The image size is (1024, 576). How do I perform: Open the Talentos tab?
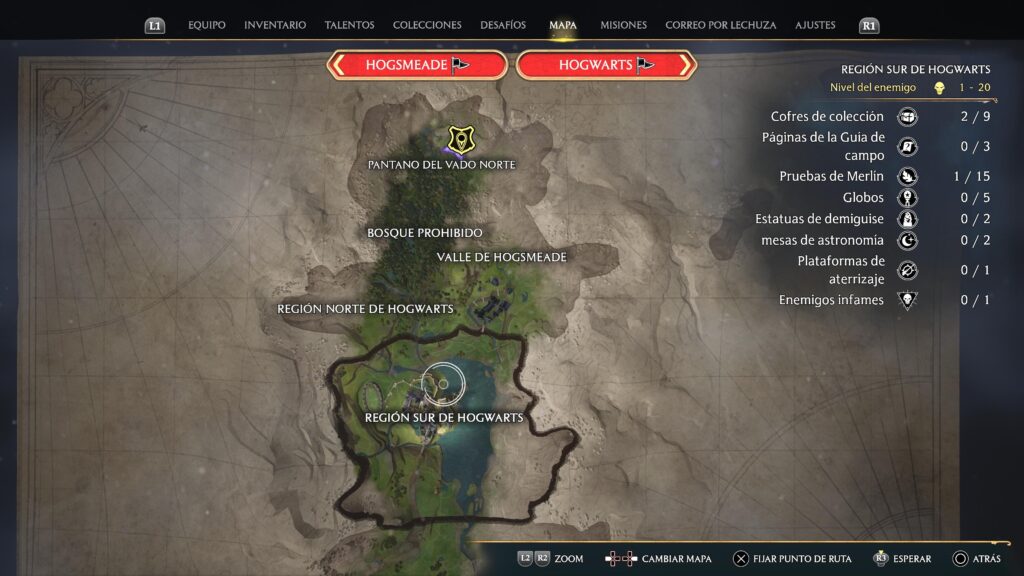349,25
